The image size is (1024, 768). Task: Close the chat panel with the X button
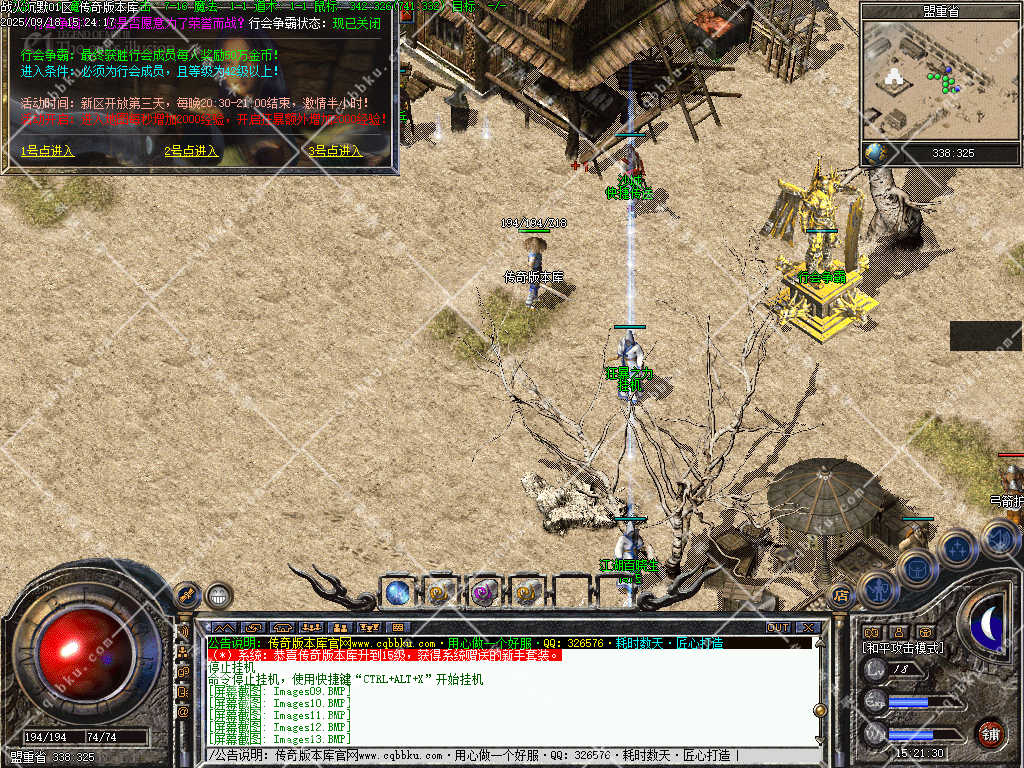pyautogui.click(x=808, y=627)
